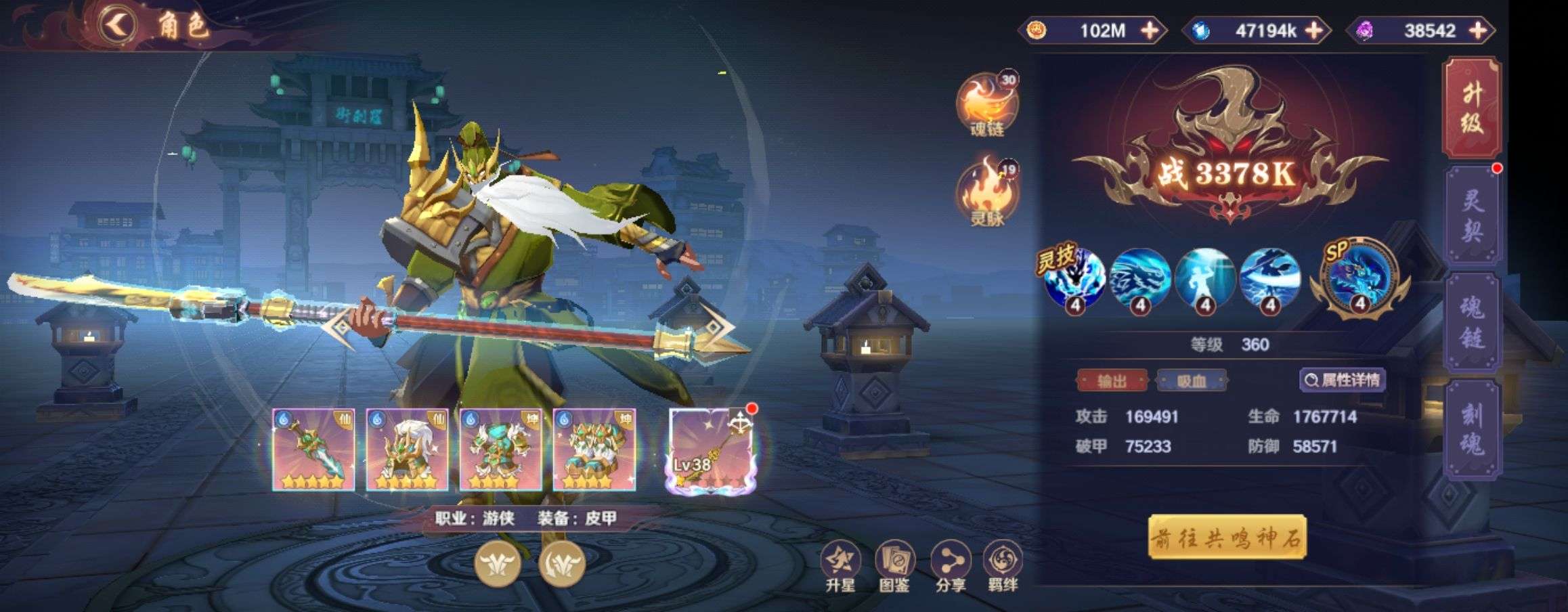Share the character with 分享
Image resolution: width=1568 pixels, height=612 pixels.
[950, 567]
